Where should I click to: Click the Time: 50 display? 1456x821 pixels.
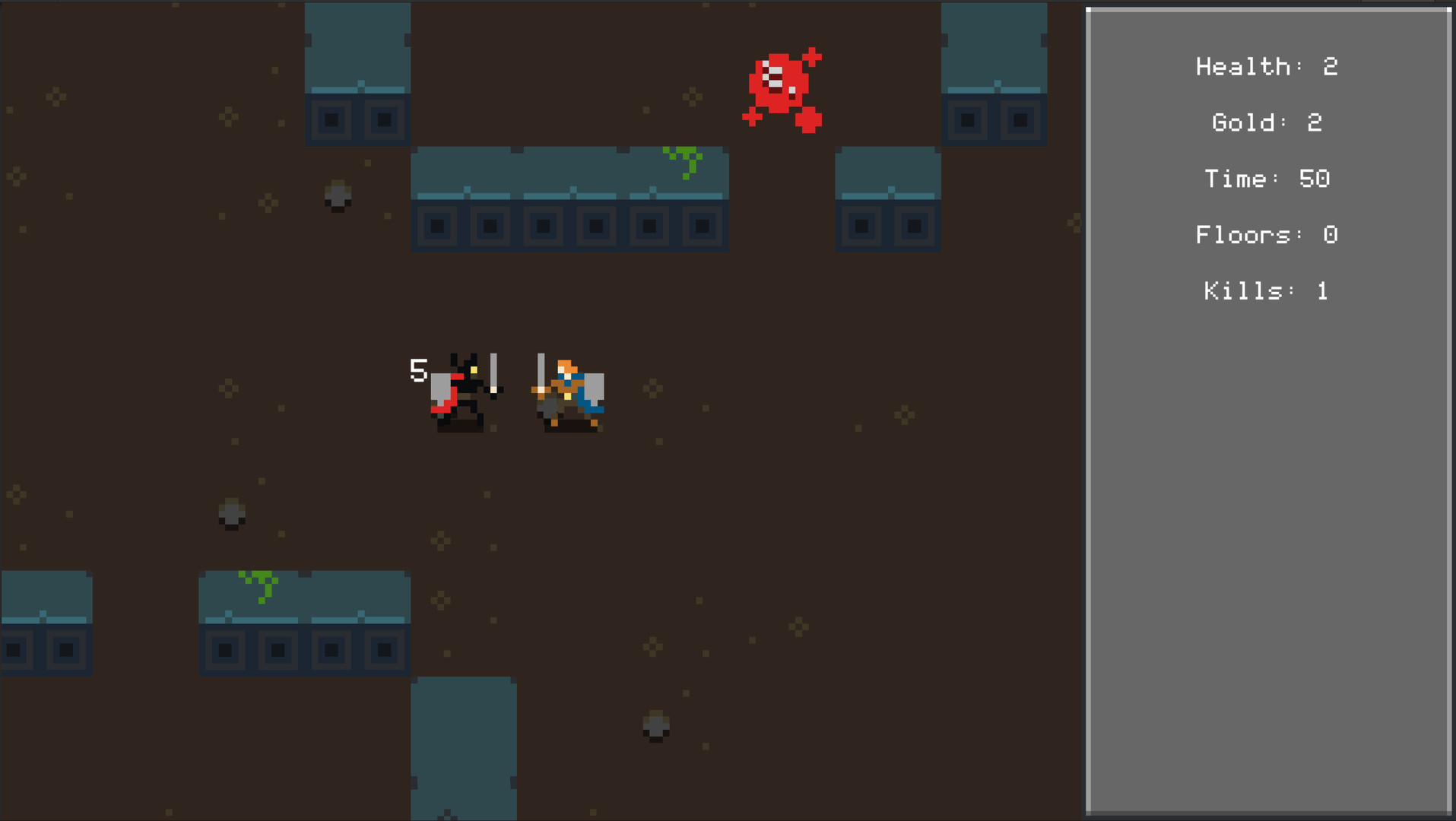pyautogui.click(x=1267, y=179)
